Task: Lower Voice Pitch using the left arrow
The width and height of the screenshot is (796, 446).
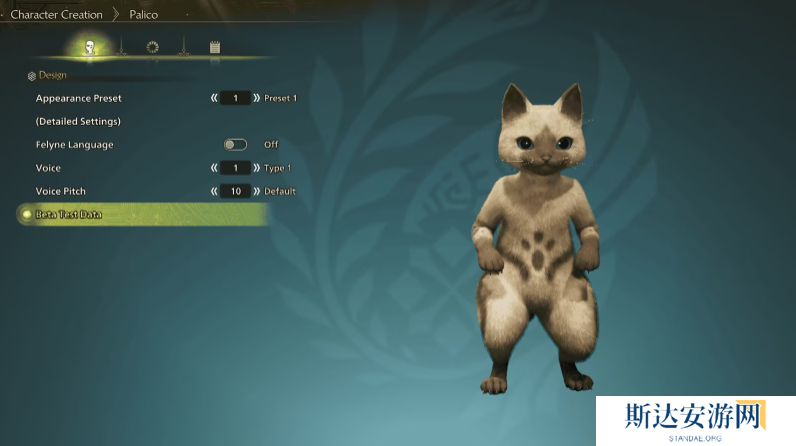Action: [x=214, y=190]
